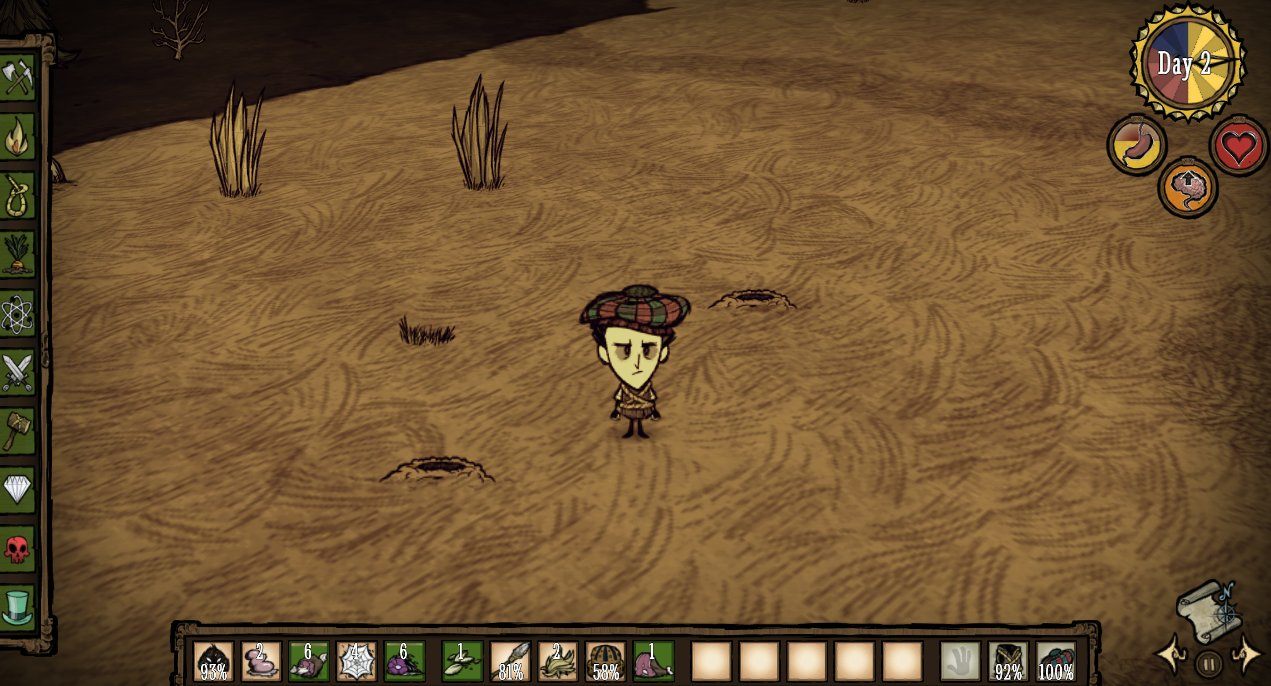Click the empty hand equipment slot

(960, 661)
